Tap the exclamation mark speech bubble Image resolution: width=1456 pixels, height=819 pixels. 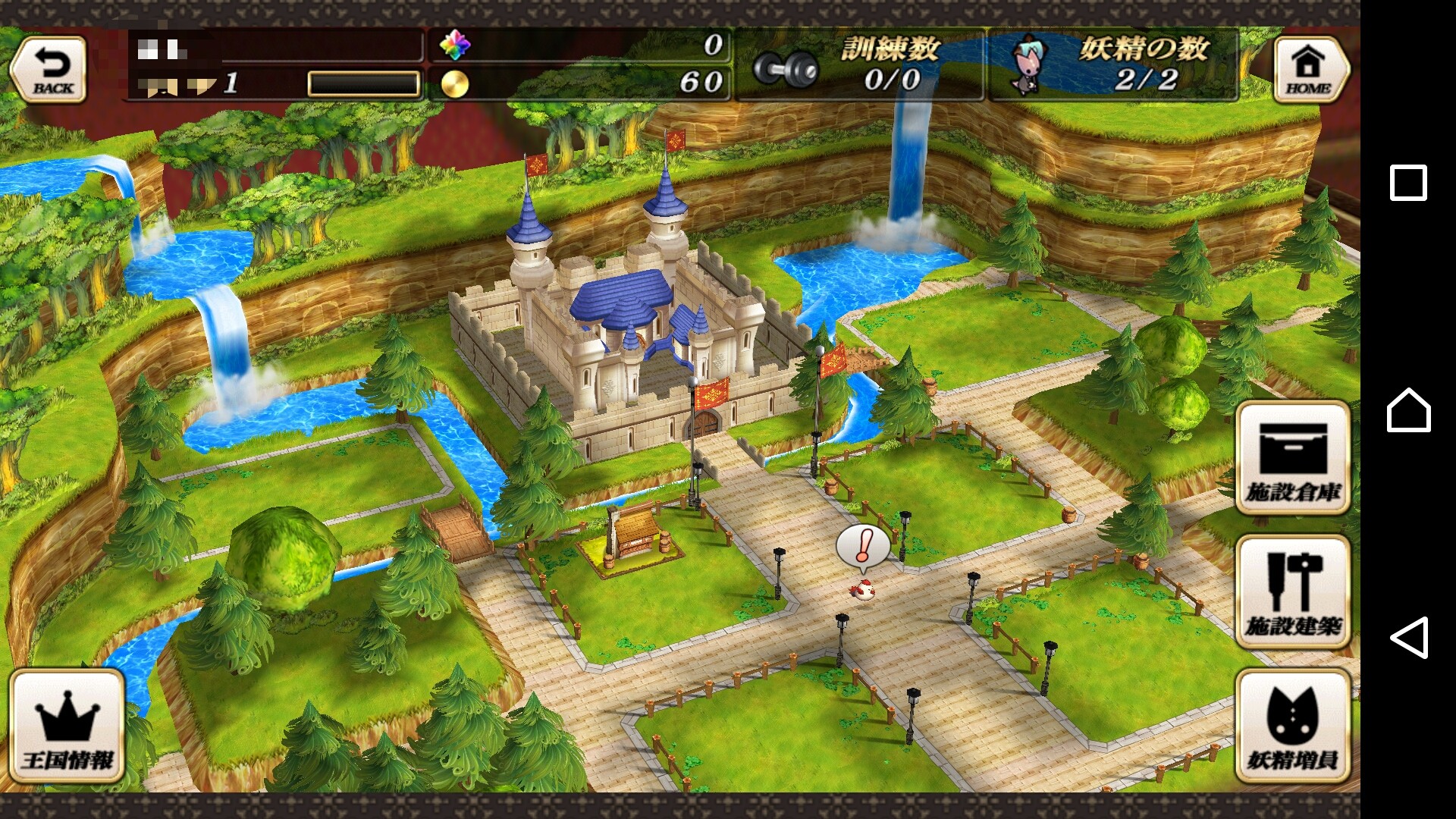pyautogui.click(x=863, y=548)
